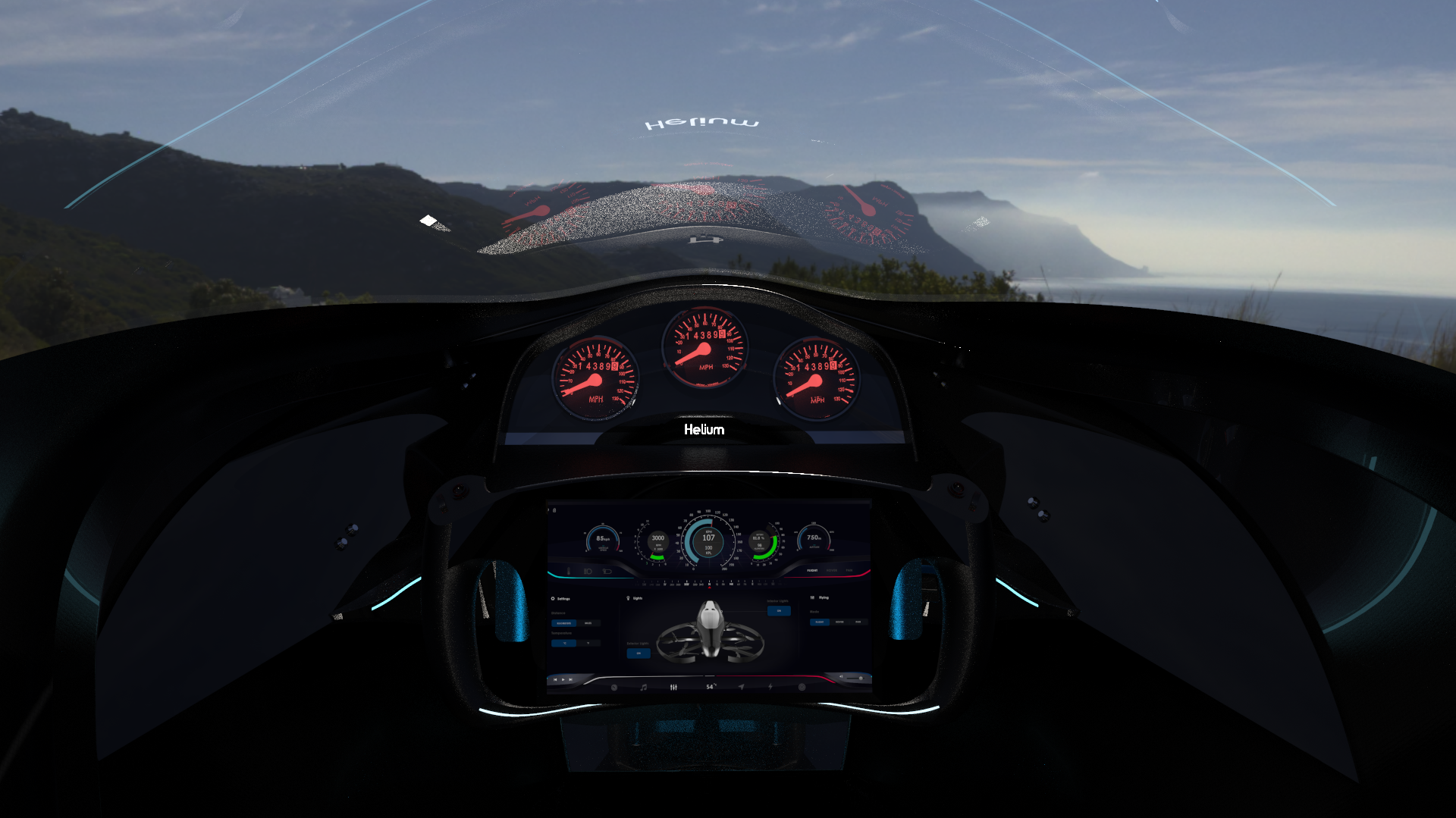Select Kilometers as the distance unit
The height and width of the screenshot is (818, 1456).
[563, 623]
